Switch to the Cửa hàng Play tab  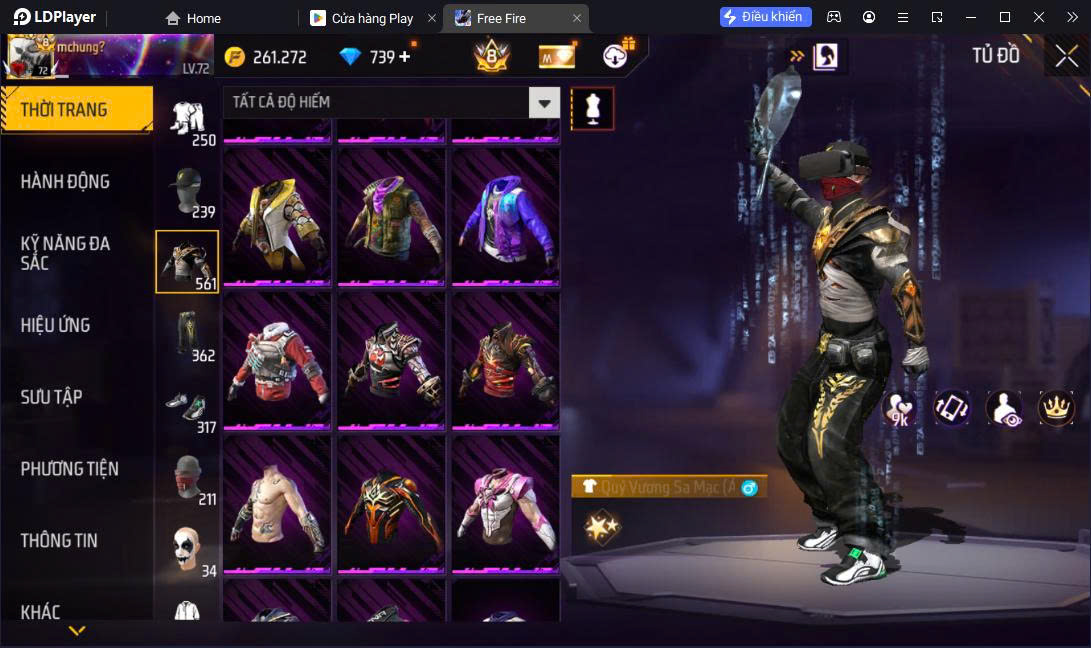point(372,18)
